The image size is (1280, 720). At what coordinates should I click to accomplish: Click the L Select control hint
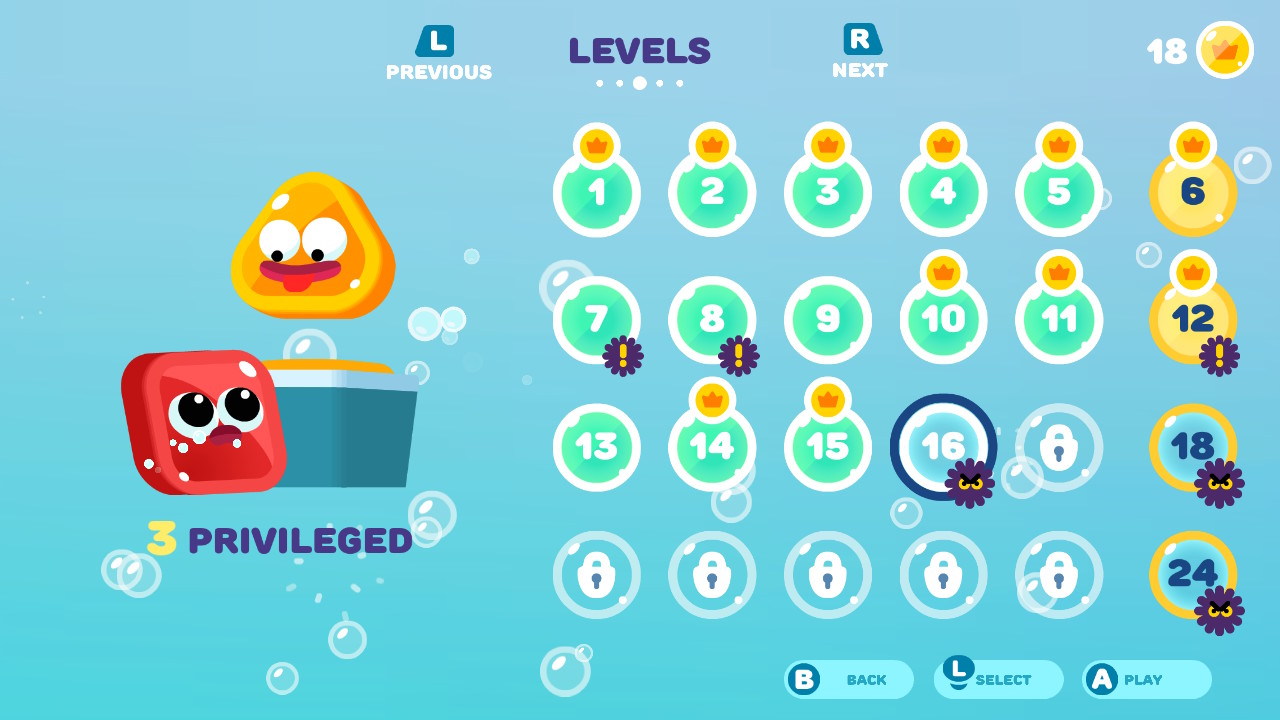tap(997, 679)
